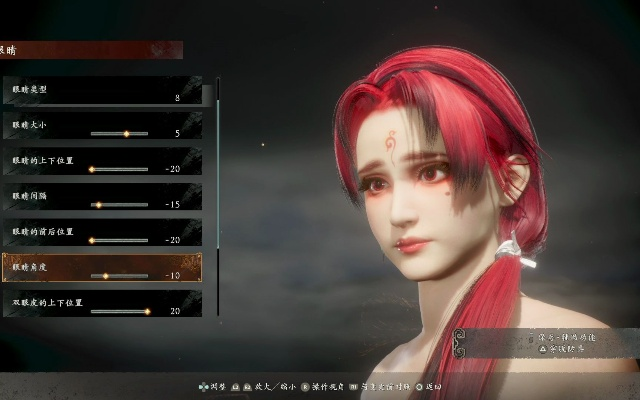Change the 眼睛的前后位置 slider

coord(119,240)
